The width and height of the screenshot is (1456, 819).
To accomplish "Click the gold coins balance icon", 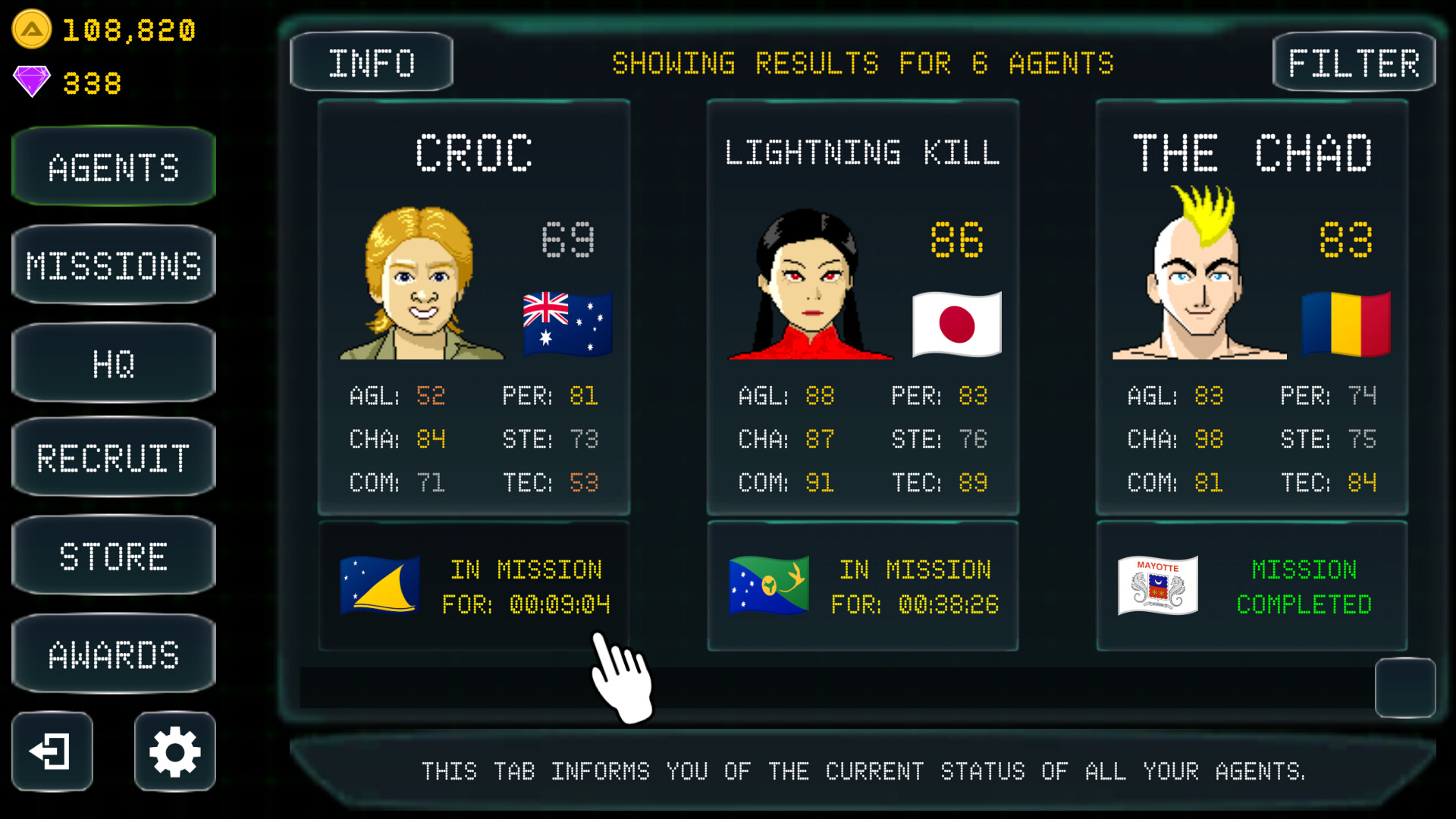I will coord(30,30).
